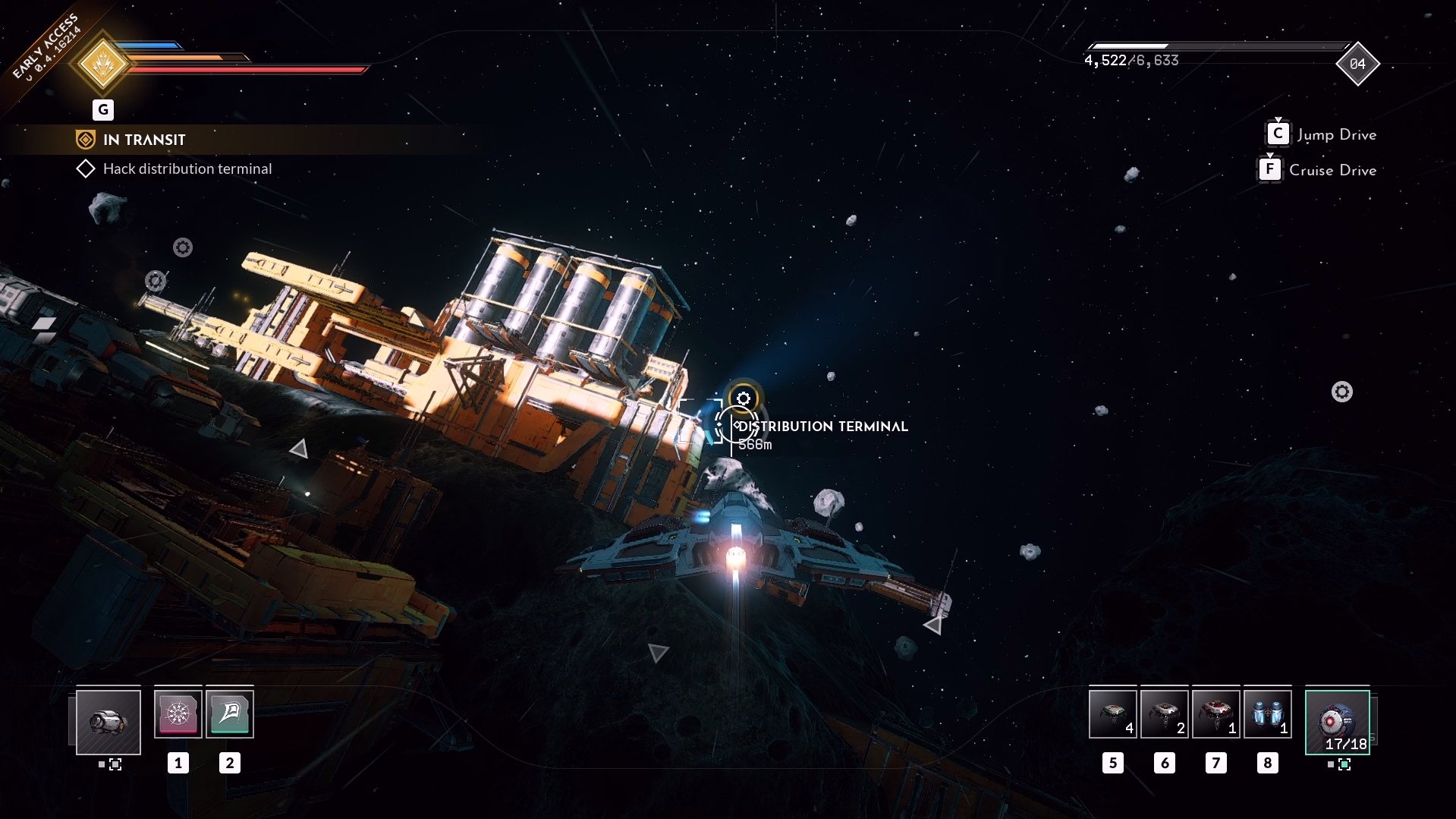Use the green drone consumable with count 4
Viewport: 1456px width, 819px height.
pyautogui.click(x=1112, y=713)
